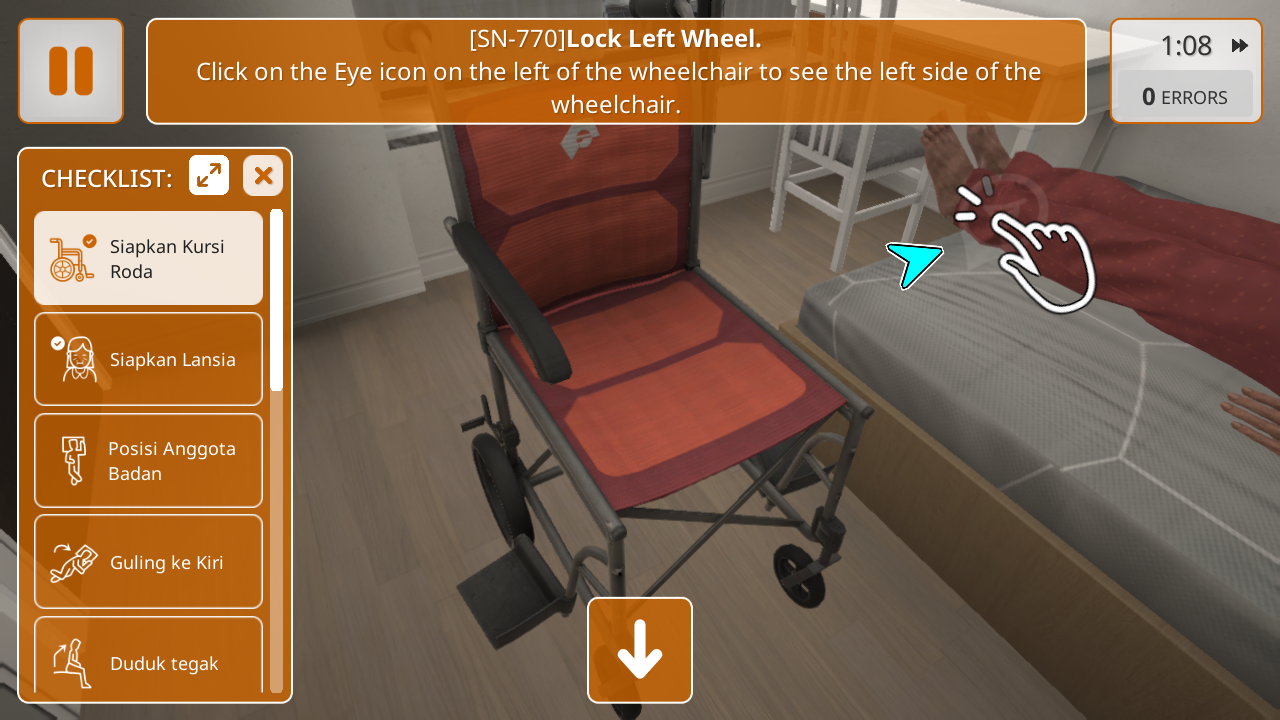Select the Siapkan Kursi Roda checklist item

coord(148,258)
